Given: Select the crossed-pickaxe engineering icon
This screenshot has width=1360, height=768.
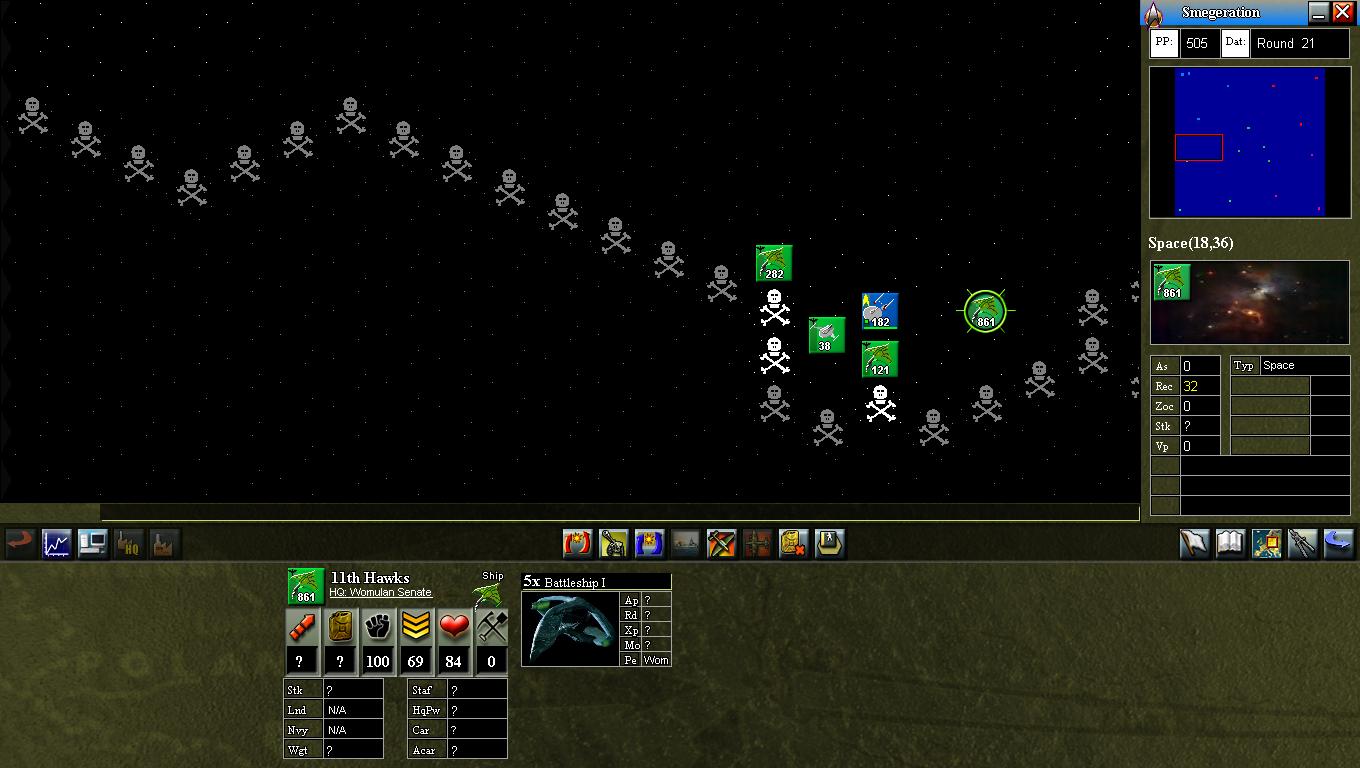Looking at the screenshot, I should click(x=722, y=544).
